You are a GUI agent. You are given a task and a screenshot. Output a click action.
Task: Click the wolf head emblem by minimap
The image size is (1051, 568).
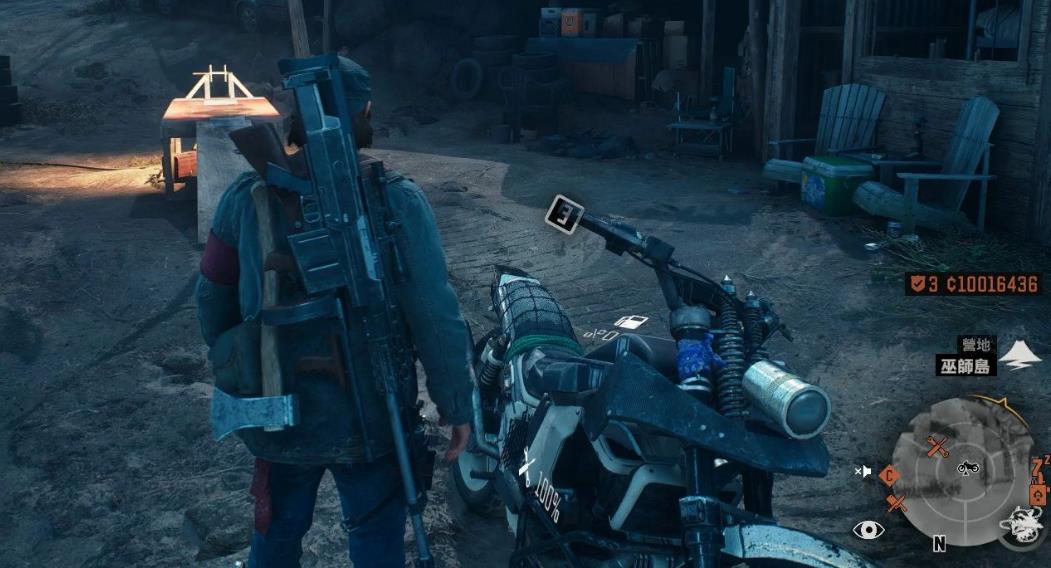click(x=1020, y=522)
